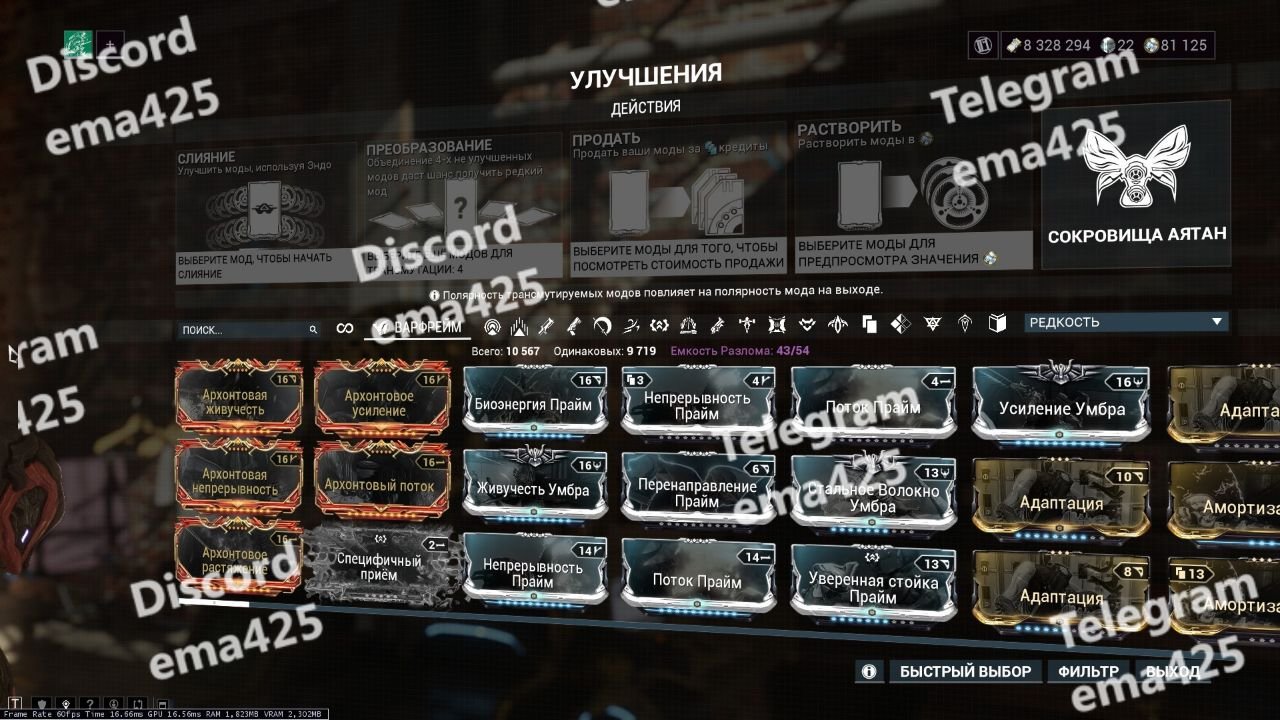Click the Быстрый выбор button
The image size is (1280, 720).
tap(966, 671)
